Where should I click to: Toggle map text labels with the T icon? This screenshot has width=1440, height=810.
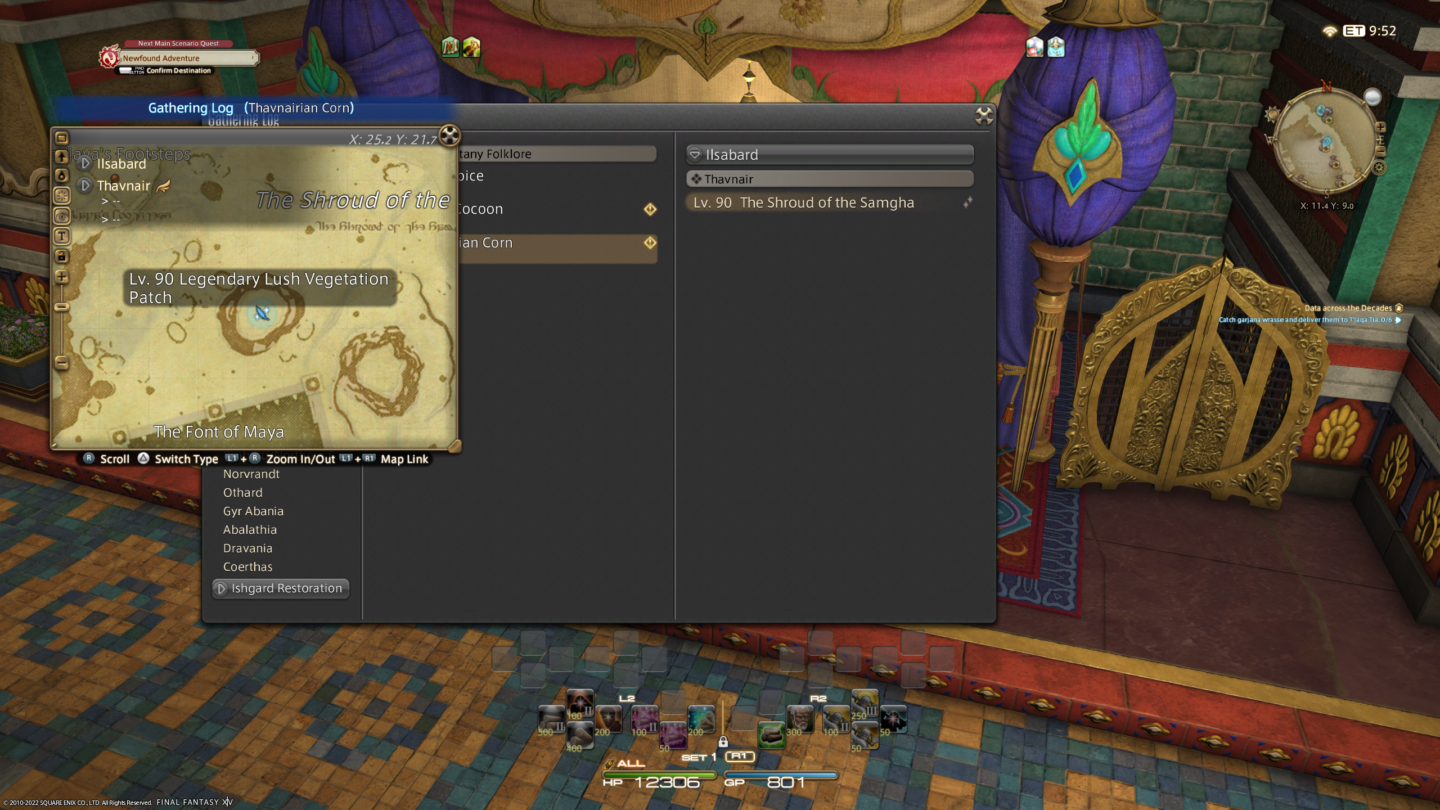63,236
